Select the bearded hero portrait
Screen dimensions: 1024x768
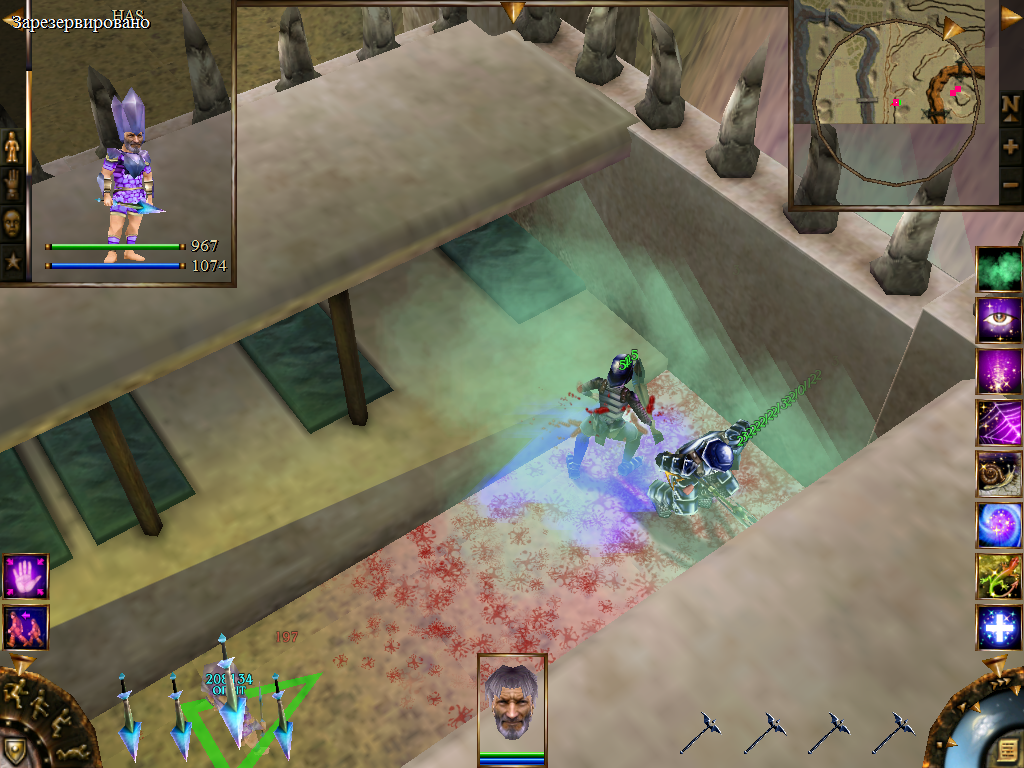click(512, 701)
